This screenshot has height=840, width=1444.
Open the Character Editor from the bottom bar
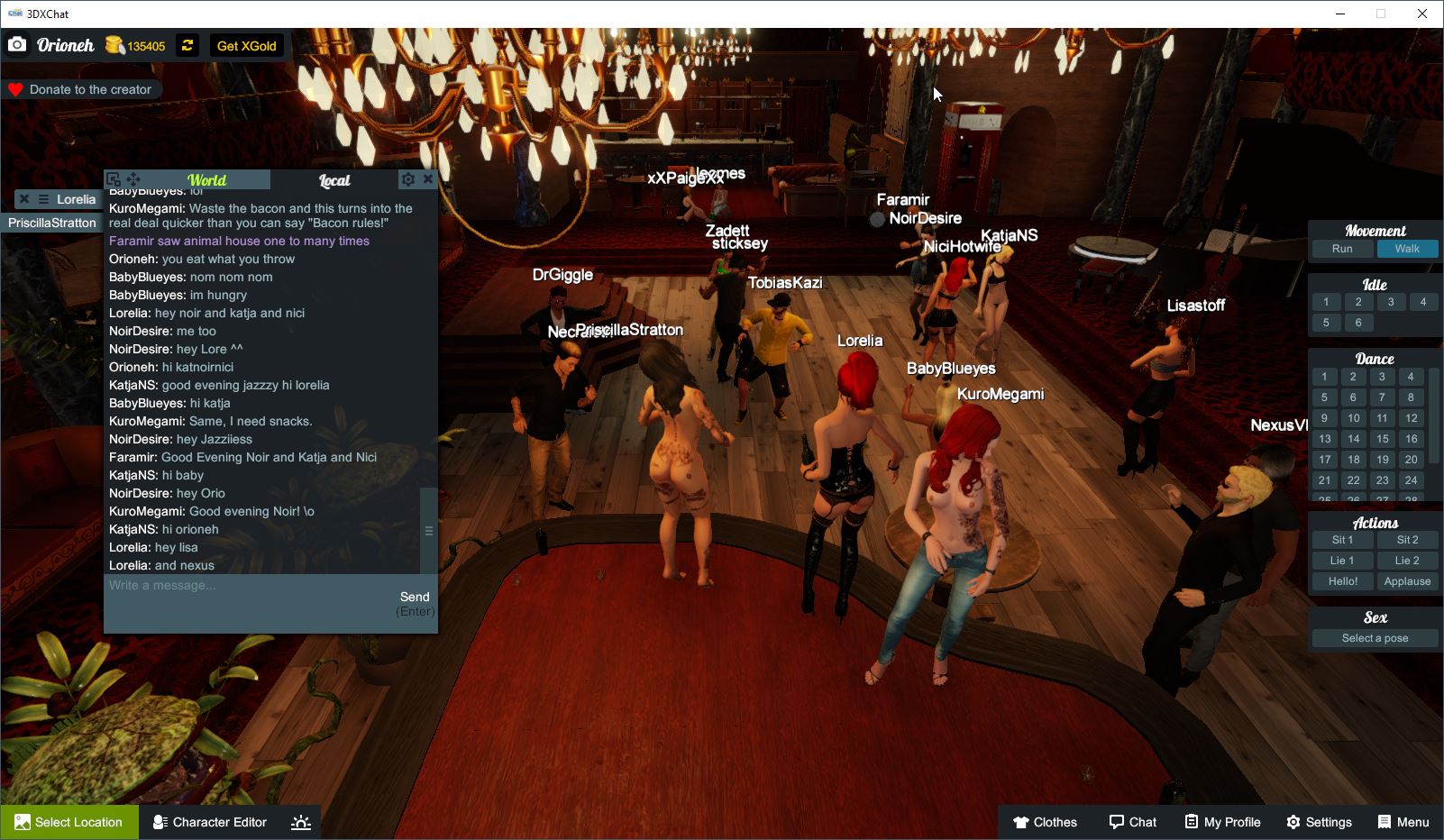tap(209, 821)
